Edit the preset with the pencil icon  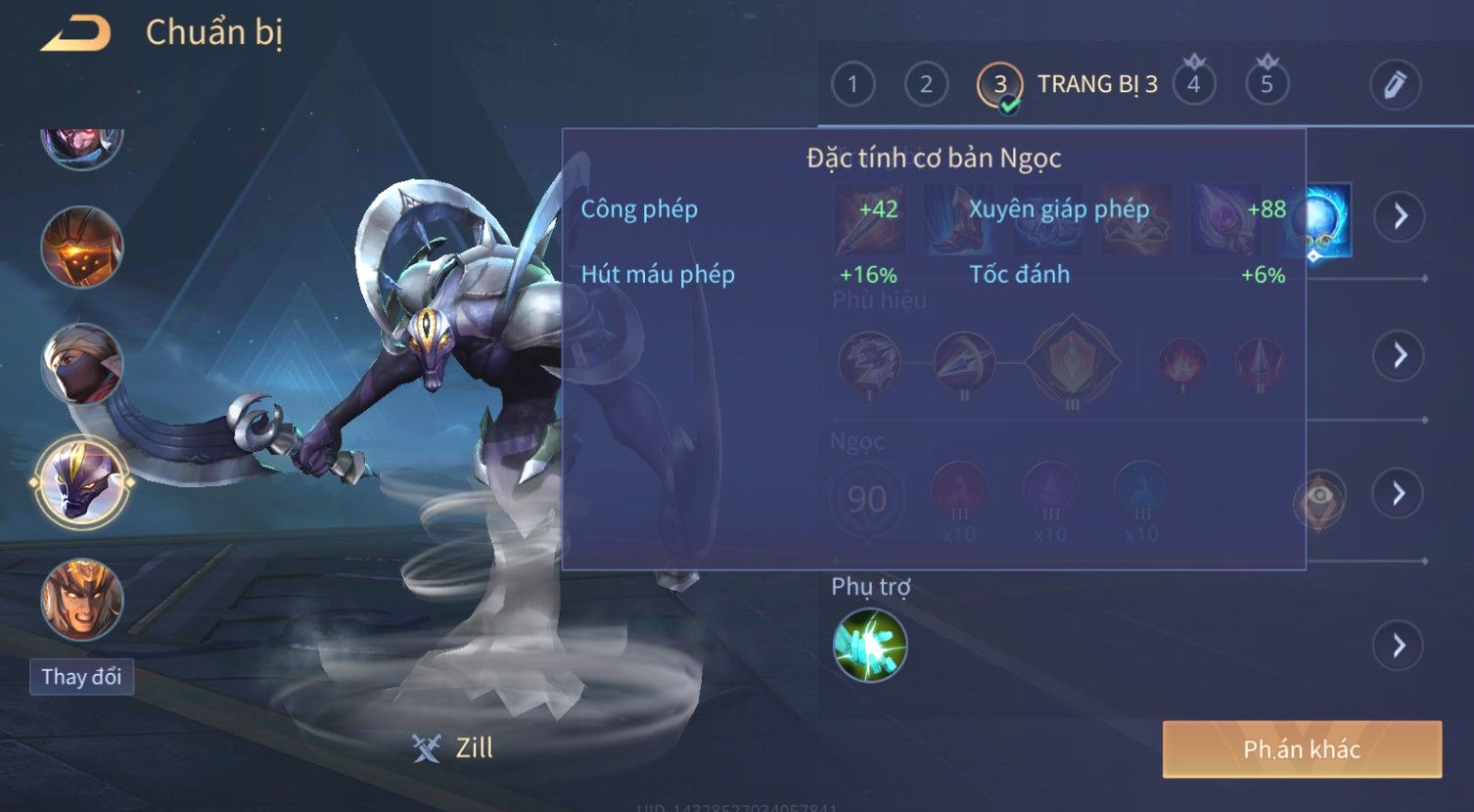(1395, 85)
